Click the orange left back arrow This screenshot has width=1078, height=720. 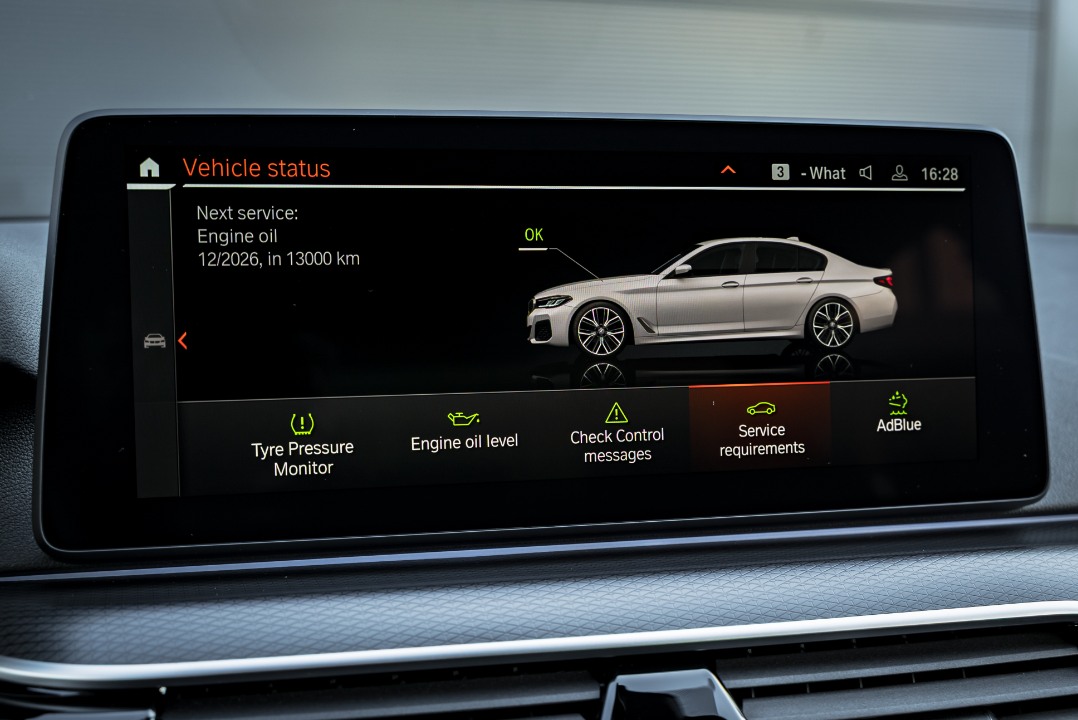coord(182,341)
